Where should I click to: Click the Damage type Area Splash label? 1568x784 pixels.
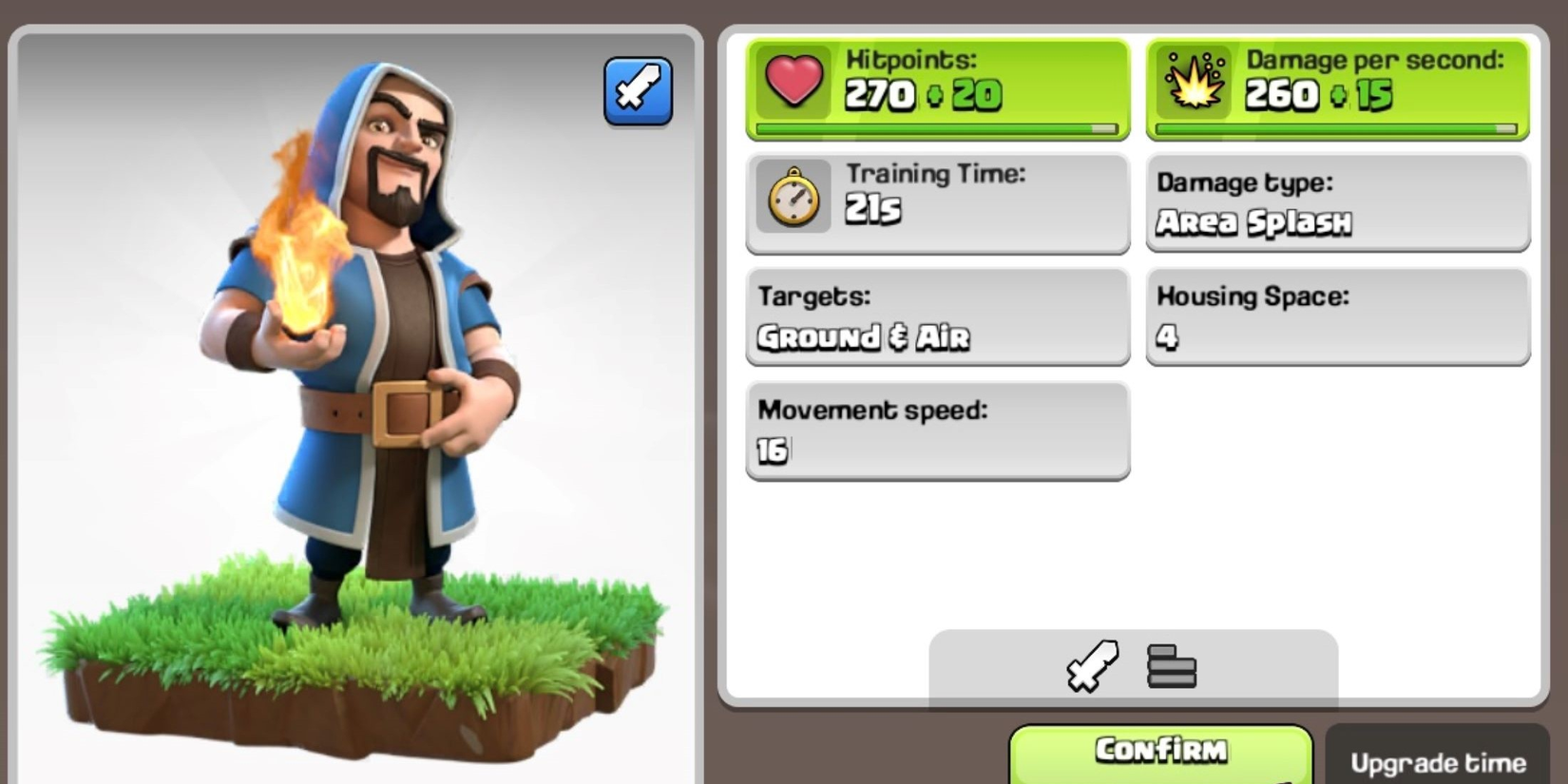click(x=1252, y=223)
